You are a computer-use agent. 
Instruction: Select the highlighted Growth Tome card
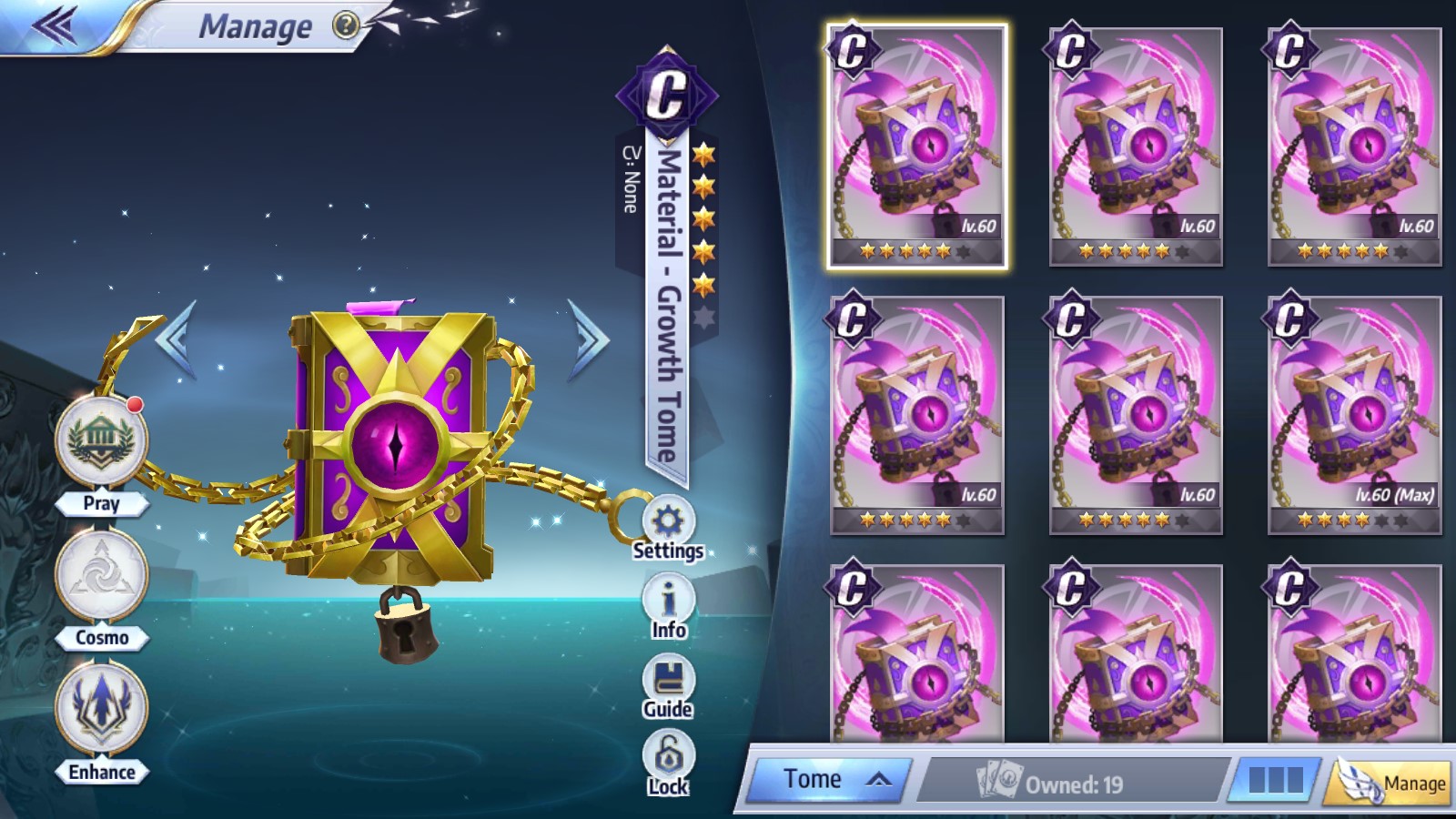(916, 147)
